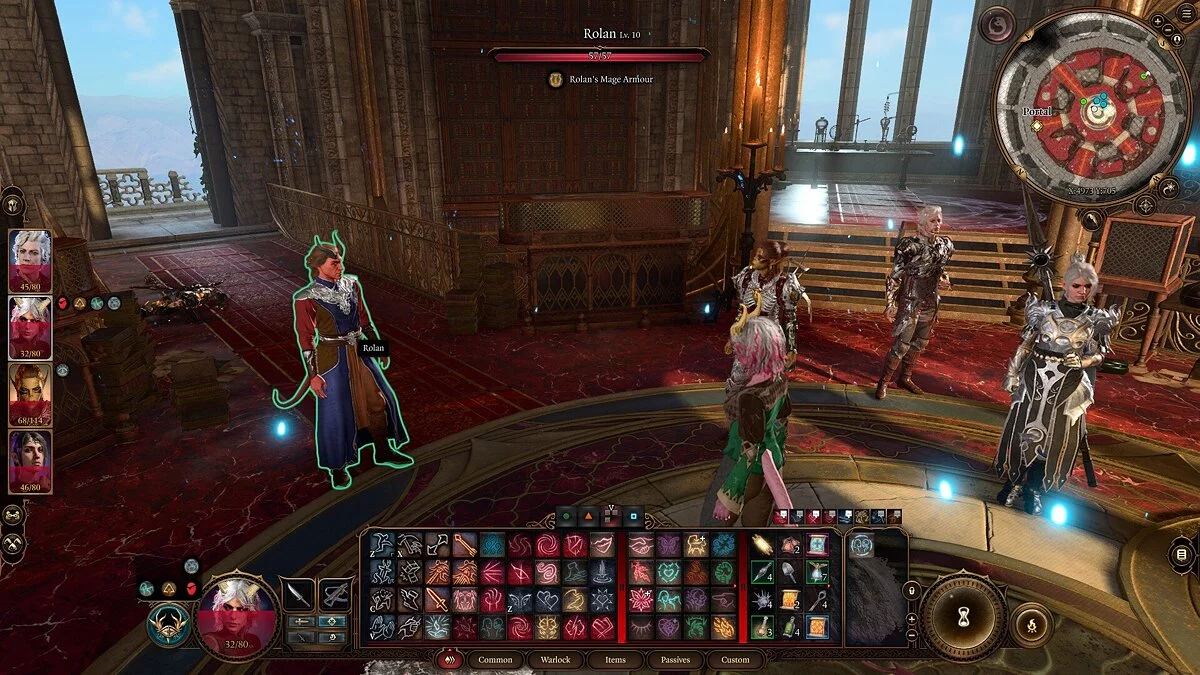Viewport: 1200px width, 675px height.
Task: Select the dark-haired companion with 46/80 health
Action: [30, 460]
